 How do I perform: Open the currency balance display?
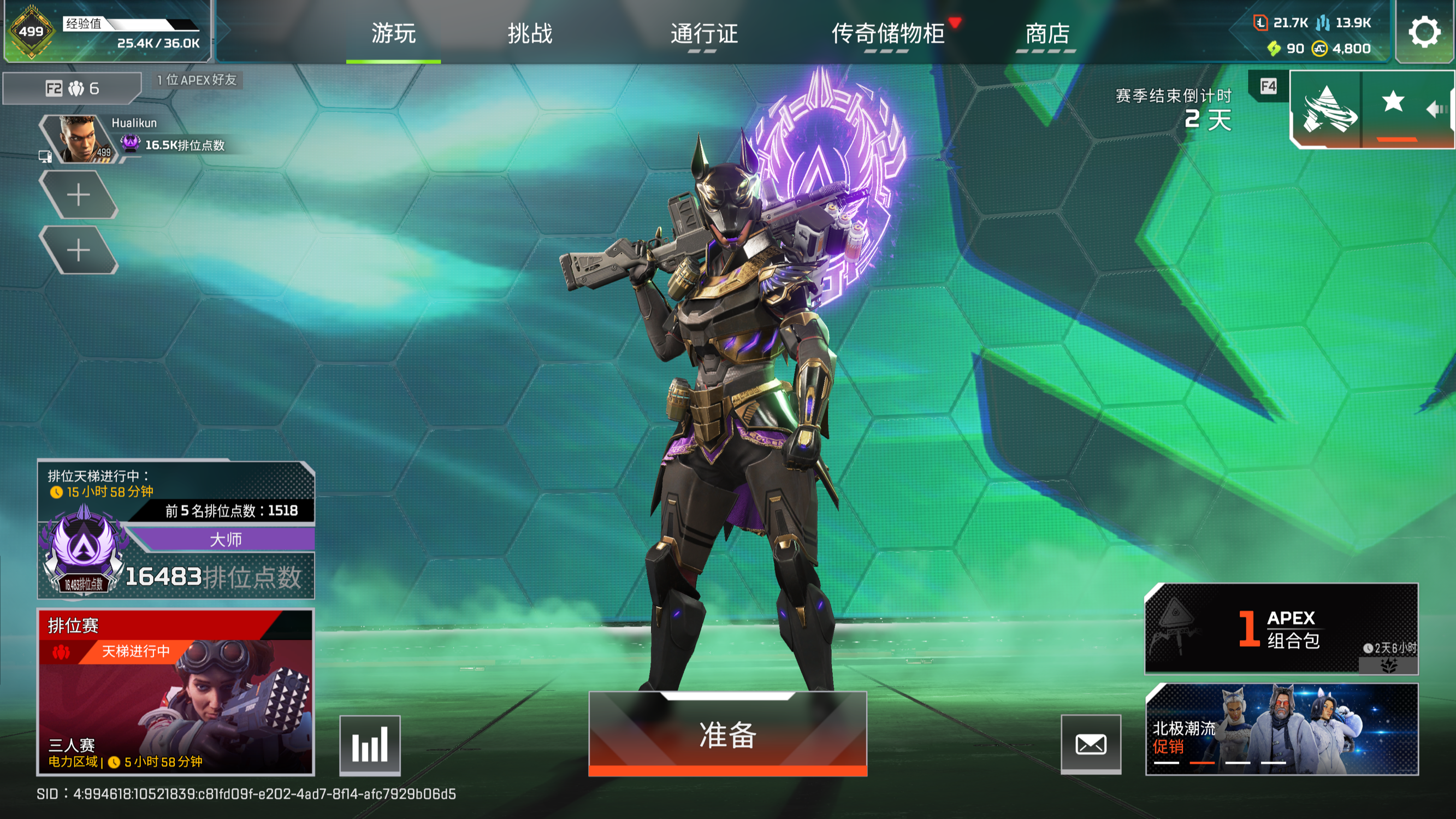(1312, 35)
